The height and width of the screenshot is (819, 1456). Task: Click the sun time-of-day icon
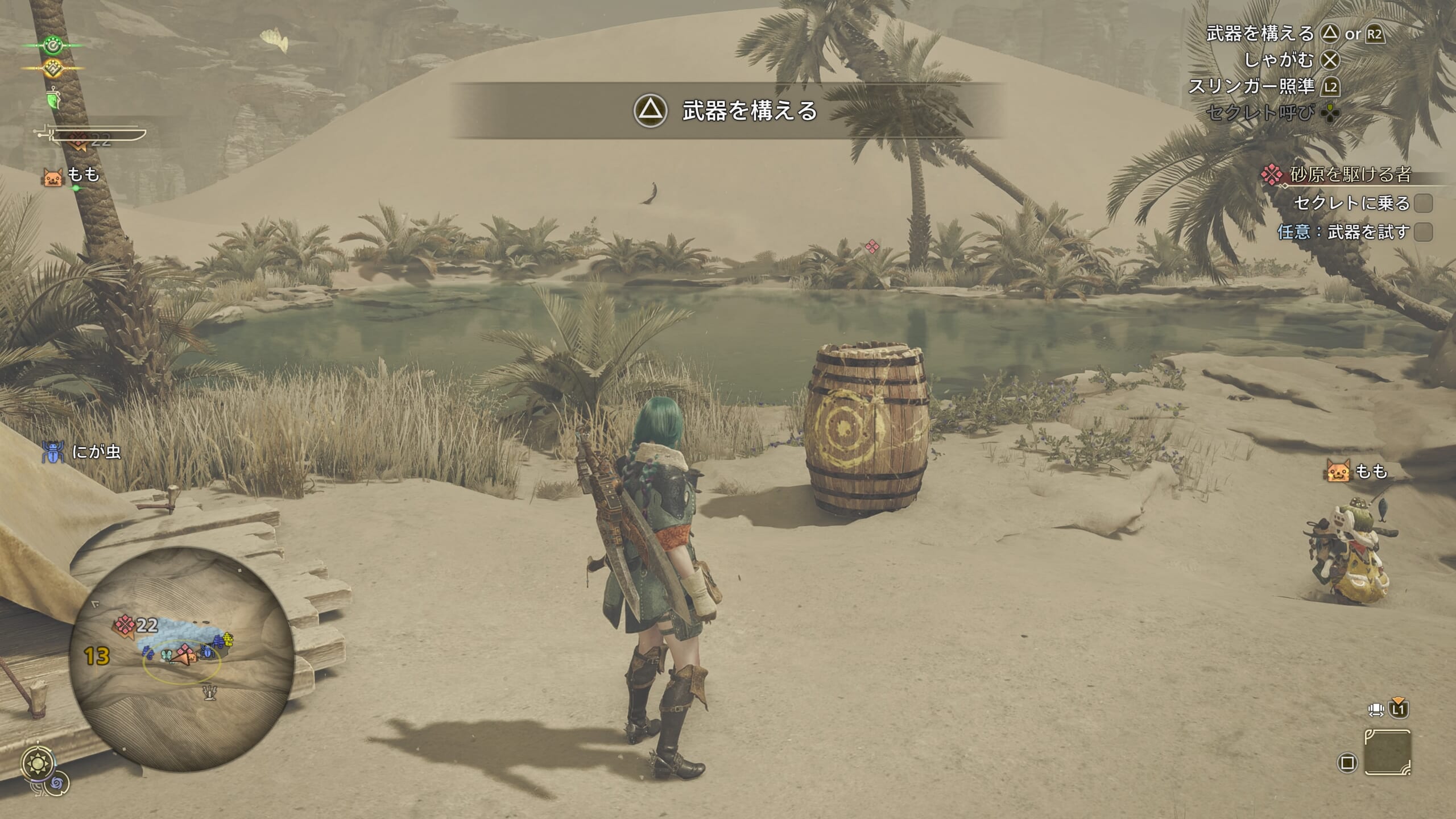(x=38, y=763)
